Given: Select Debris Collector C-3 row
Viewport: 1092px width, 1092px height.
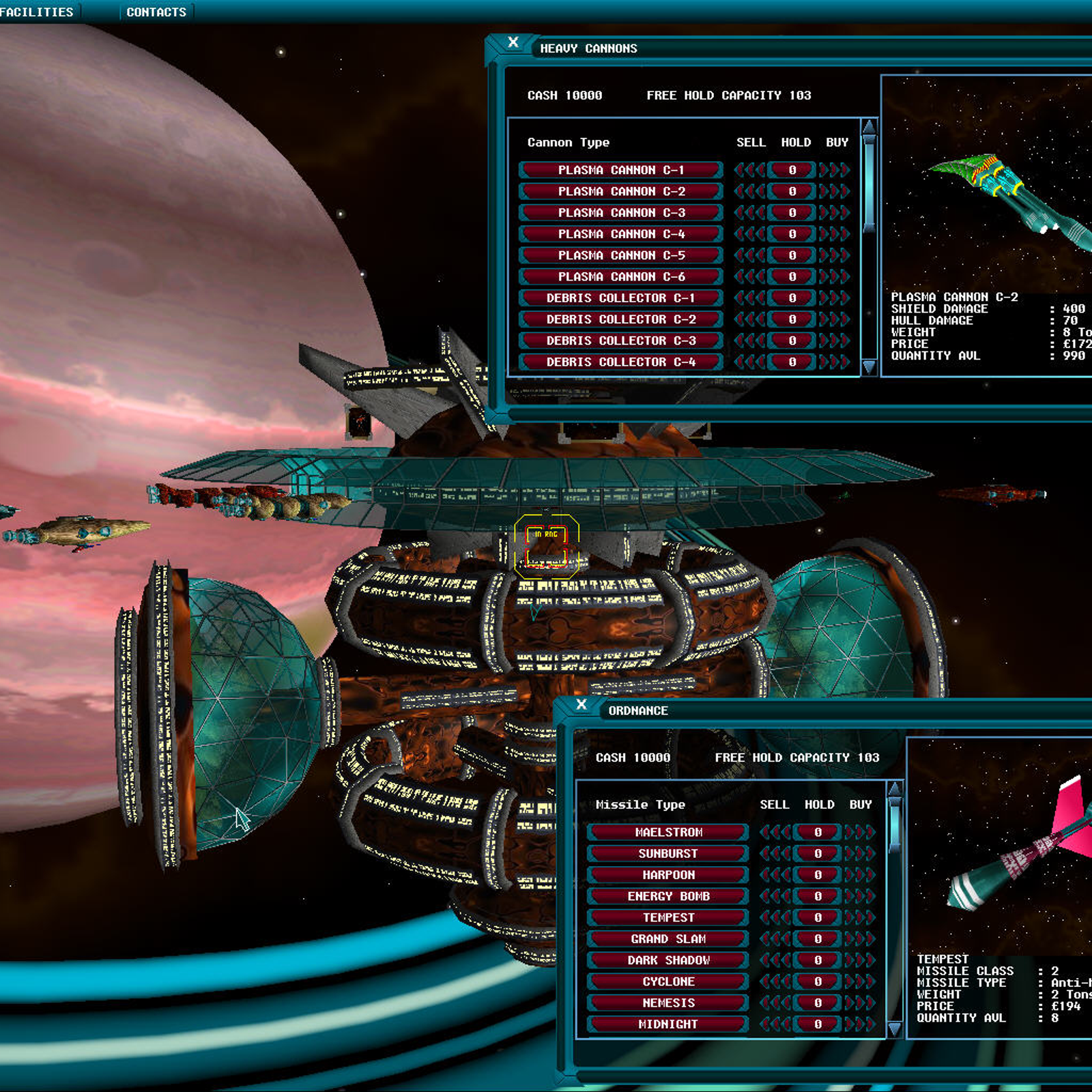Looking at the screenshot, I should point(620,341).
